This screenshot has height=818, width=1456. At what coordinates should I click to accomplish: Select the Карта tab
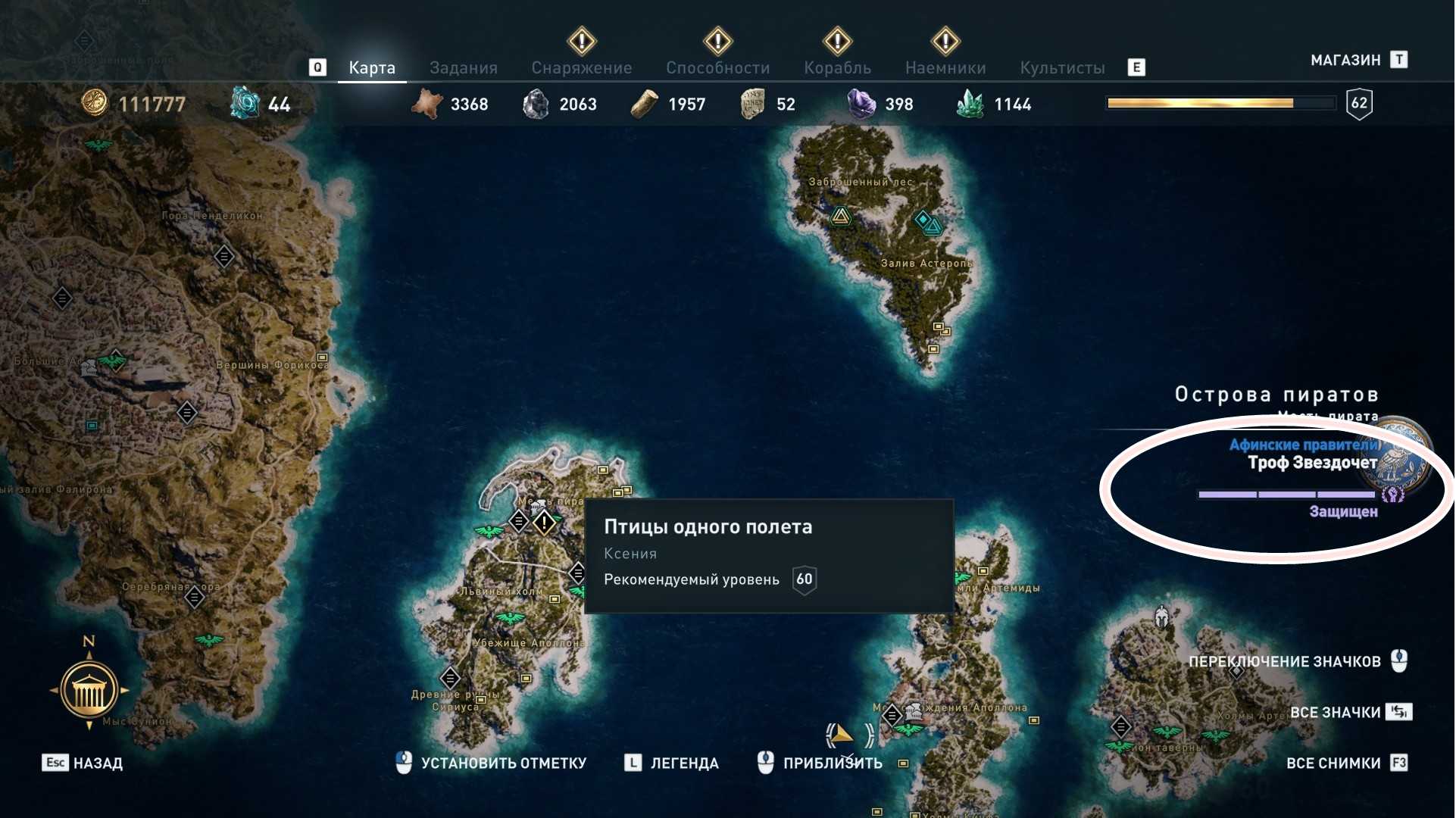click(x=371, y=68)
